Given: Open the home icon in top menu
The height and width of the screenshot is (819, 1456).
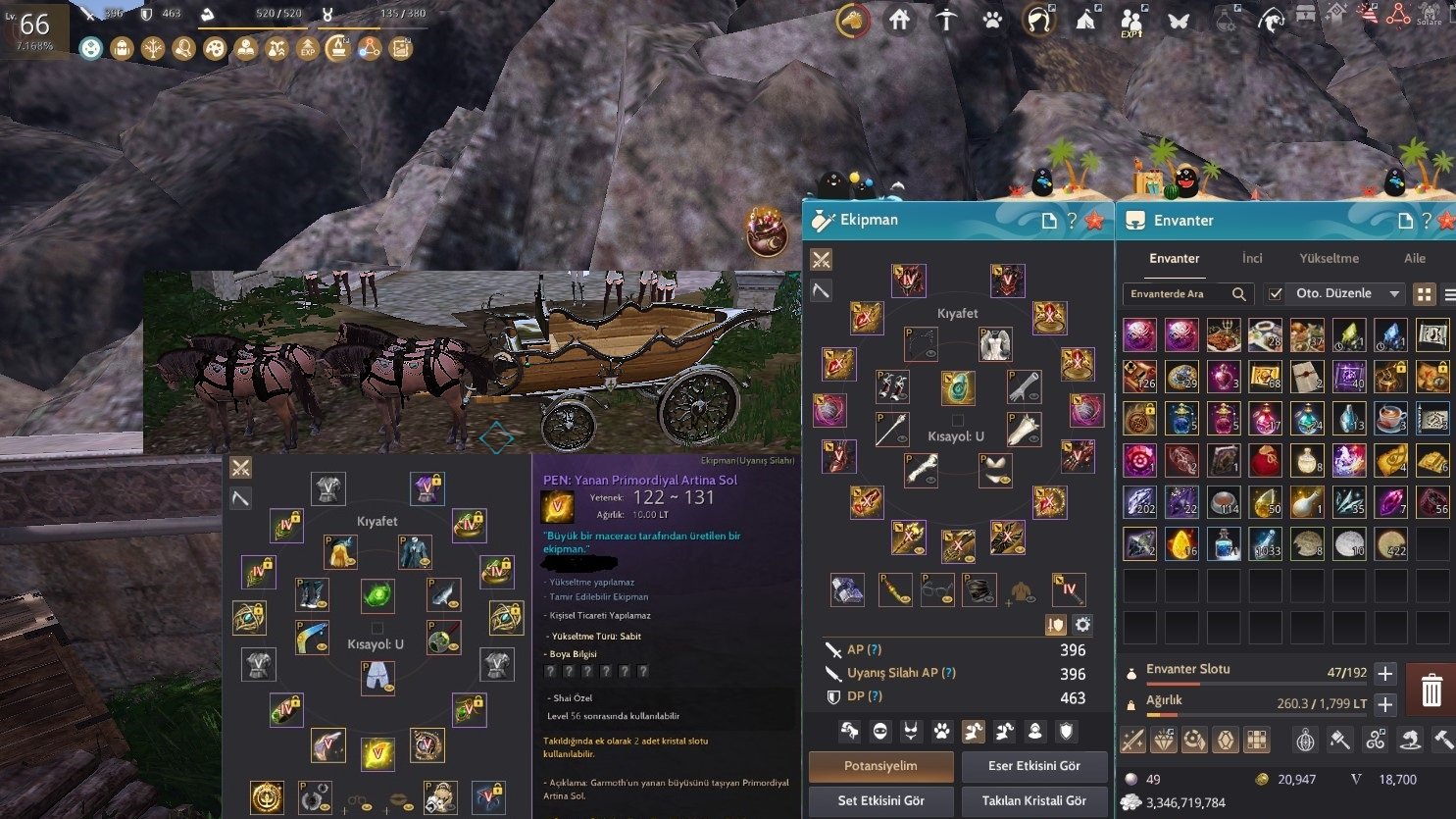Looking at the screenshot, I should (x=899, y=20).
